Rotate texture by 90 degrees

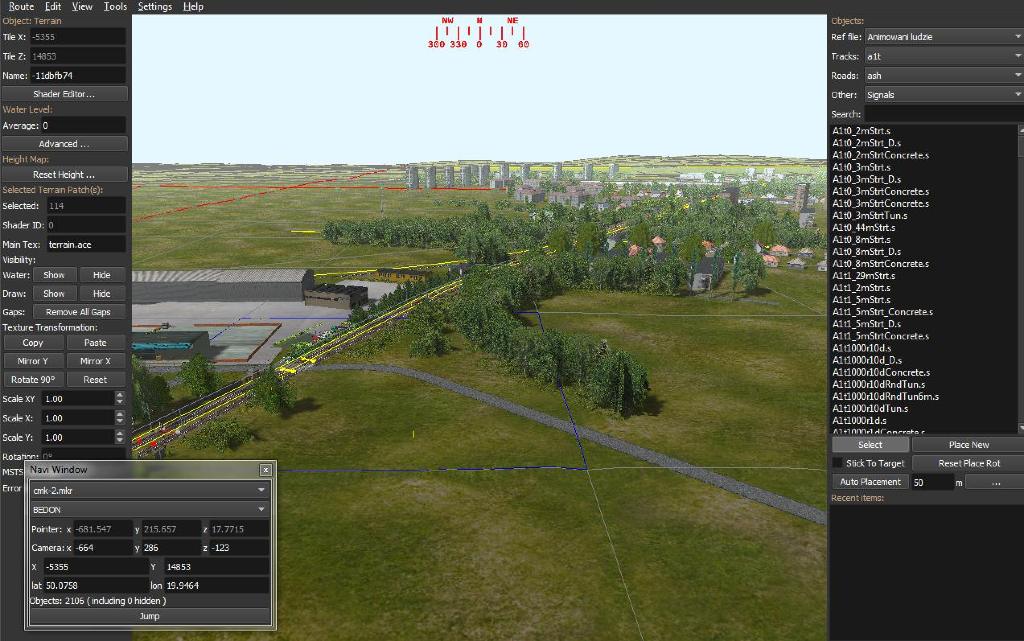[x=33, y=380]
